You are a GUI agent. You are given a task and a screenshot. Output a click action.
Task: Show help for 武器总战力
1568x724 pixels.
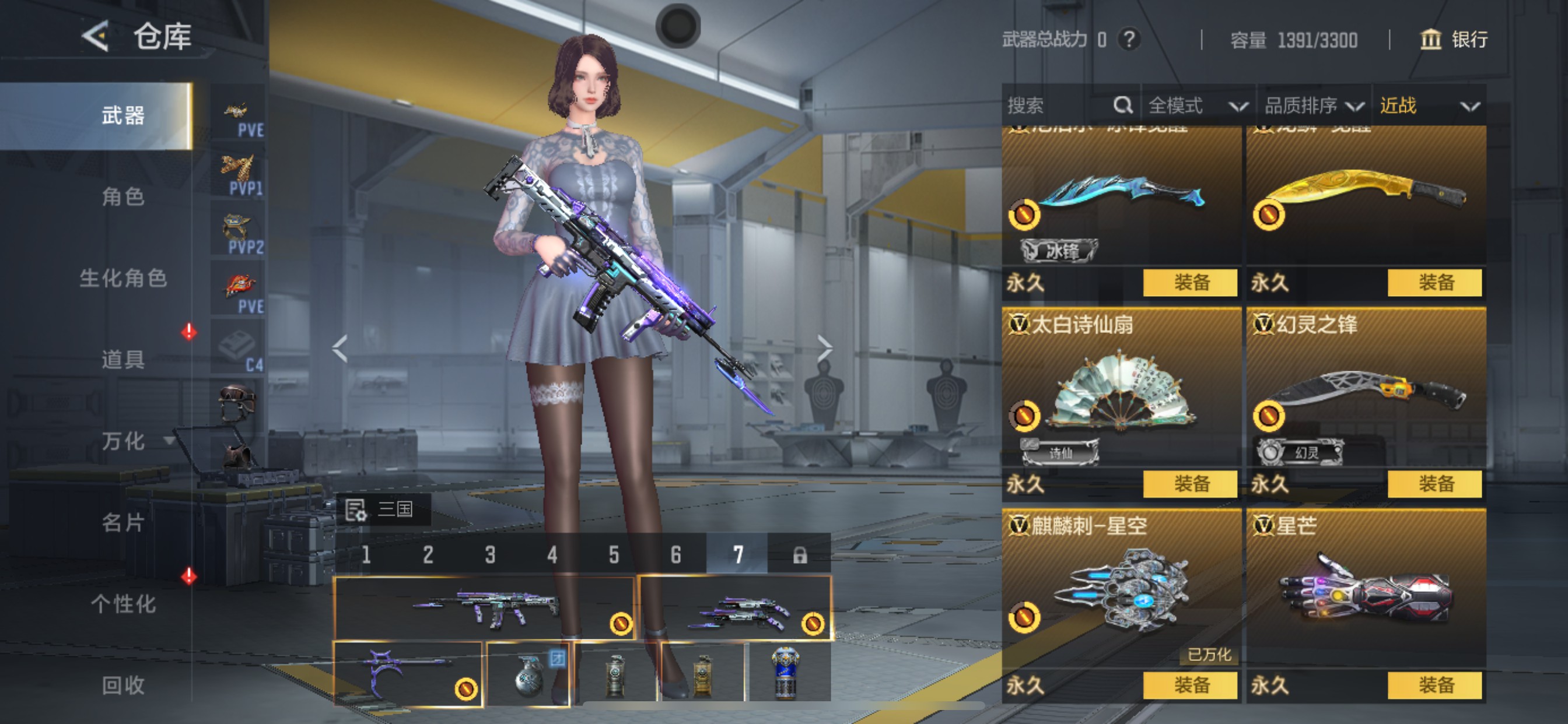pos(1129,40)
